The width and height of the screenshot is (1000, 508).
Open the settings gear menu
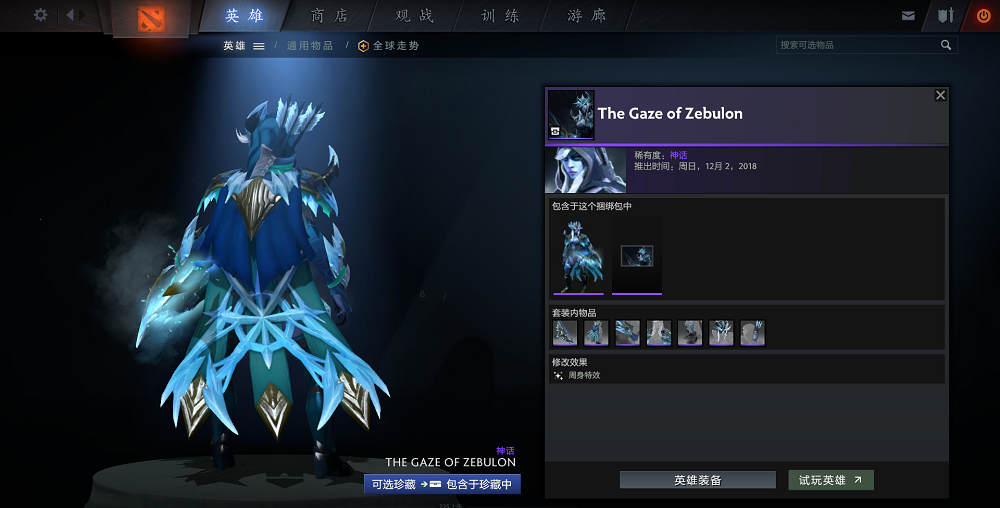click(x=41, y=15)
